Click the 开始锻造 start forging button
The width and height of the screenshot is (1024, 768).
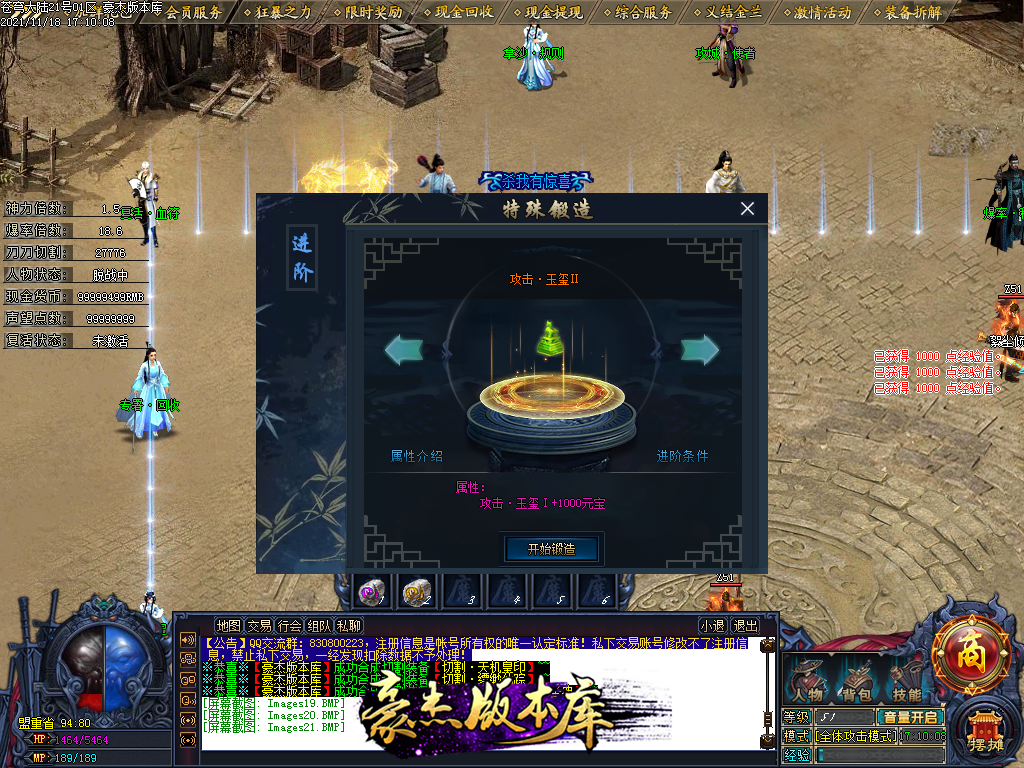[x=552, y=548]
